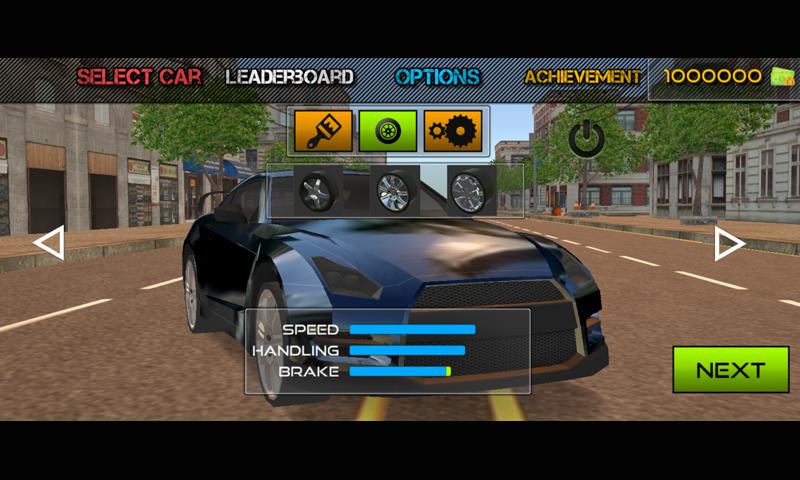The height and width of the screenshot is (480, 800).
Task: Open the Options menu
Action: pyautogui.click(x=437, y=77)
